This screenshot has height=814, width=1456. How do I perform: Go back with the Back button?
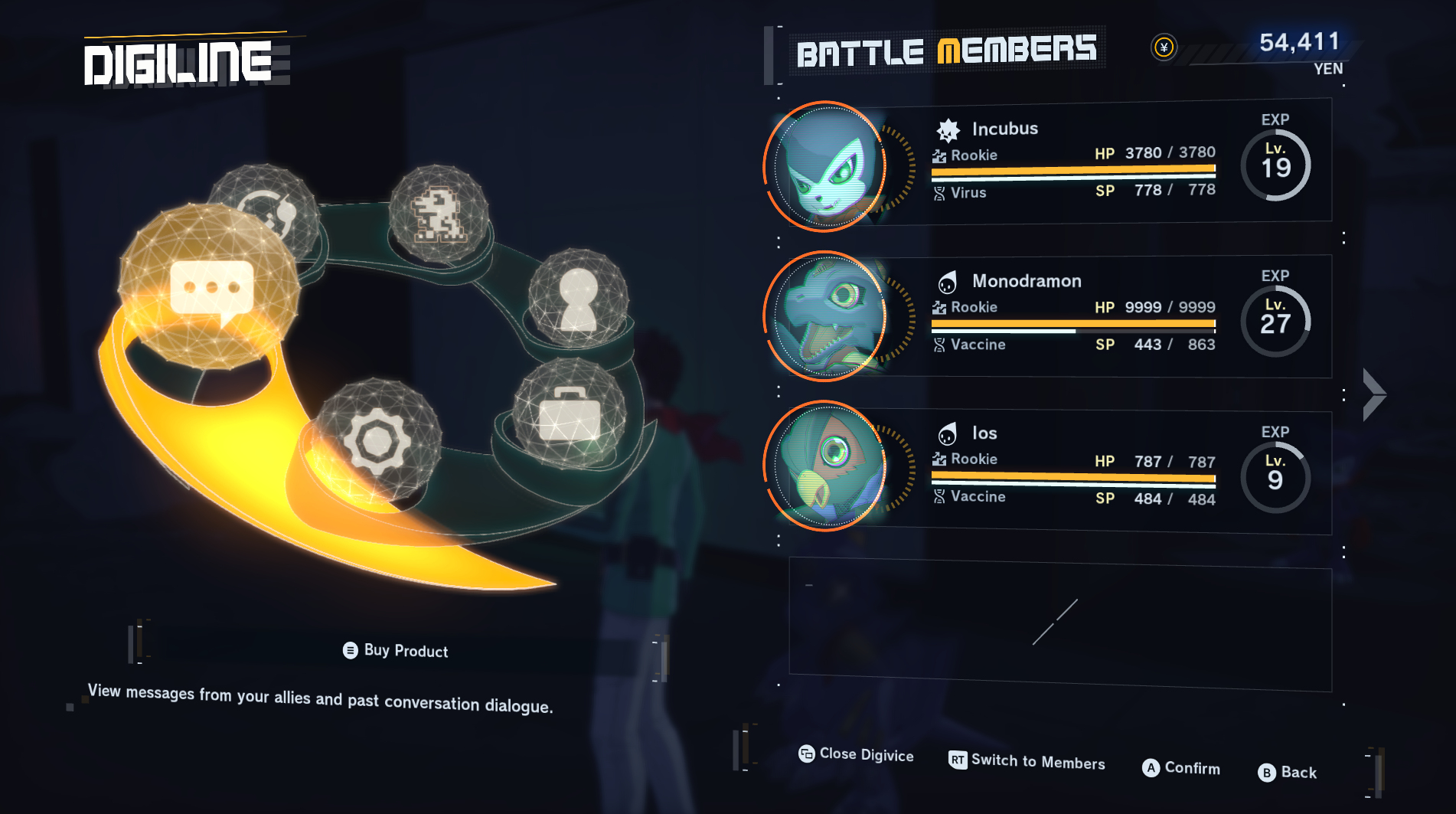[x=1287, y=773]
